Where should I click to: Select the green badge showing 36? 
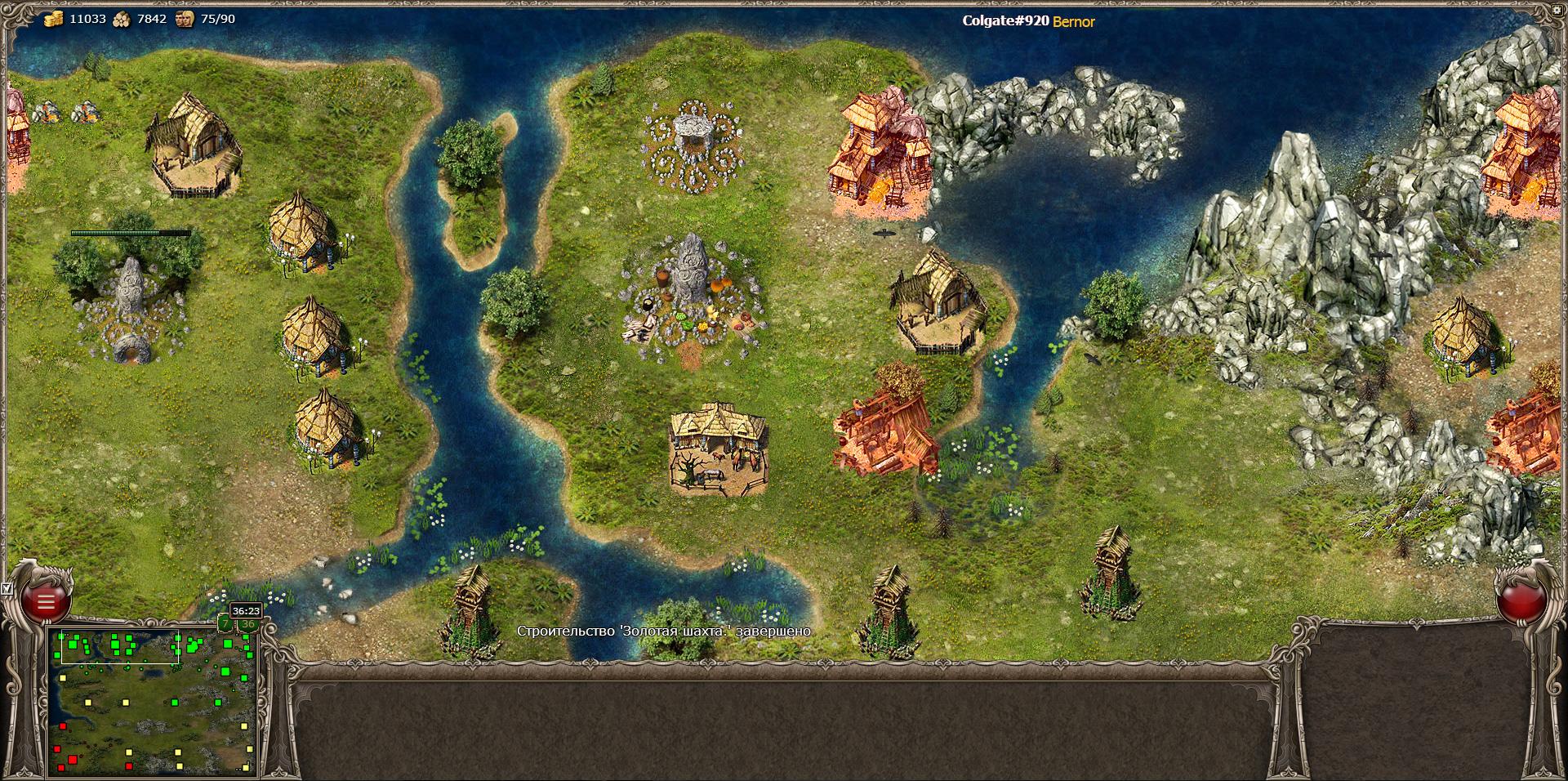click(x=247, y=625)
